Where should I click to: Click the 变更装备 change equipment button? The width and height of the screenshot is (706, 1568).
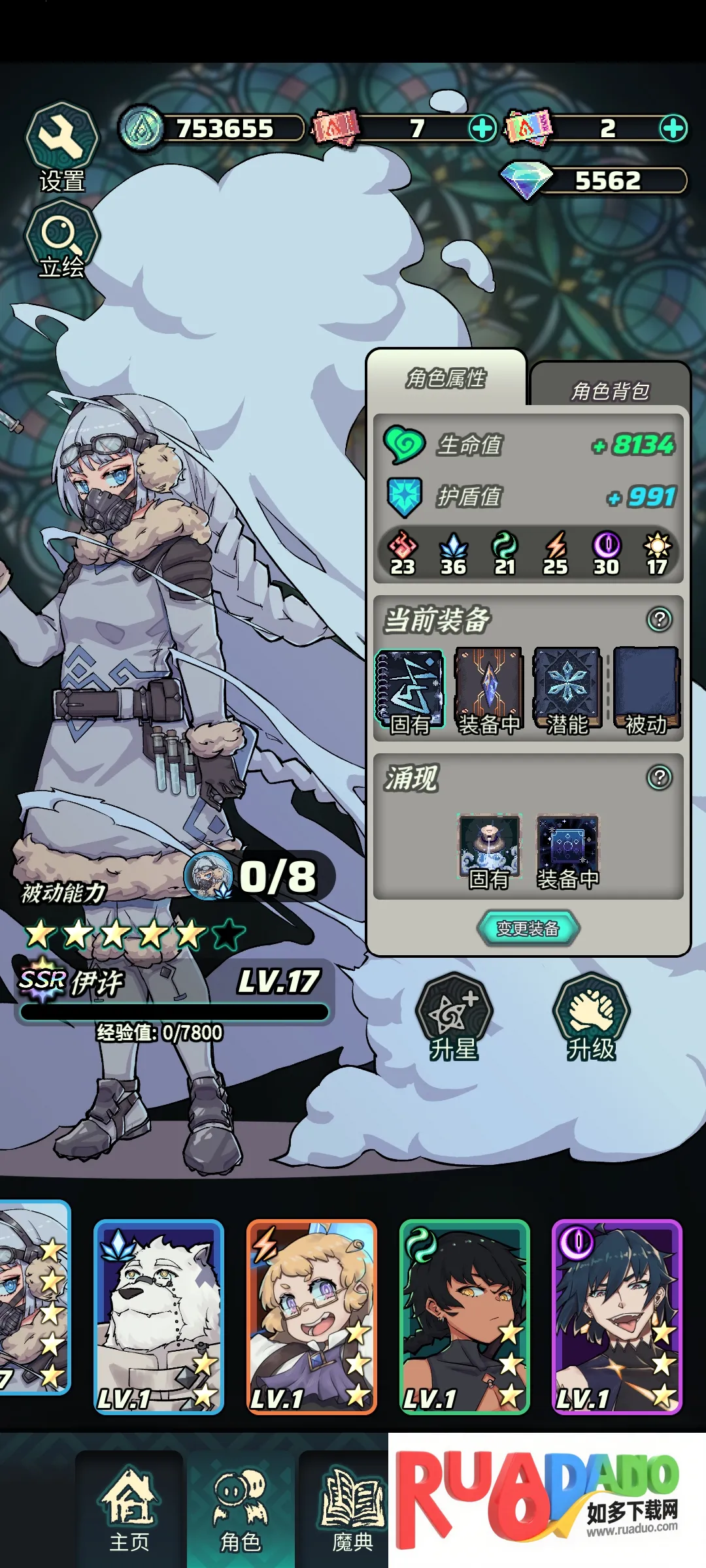528,928
